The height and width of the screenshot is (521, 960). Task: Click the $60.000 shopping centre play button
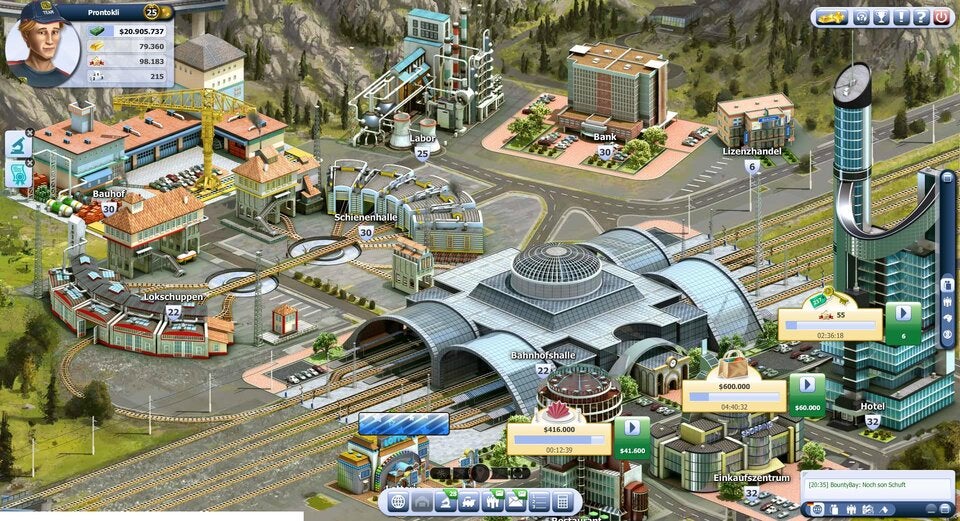coord(806,390)
